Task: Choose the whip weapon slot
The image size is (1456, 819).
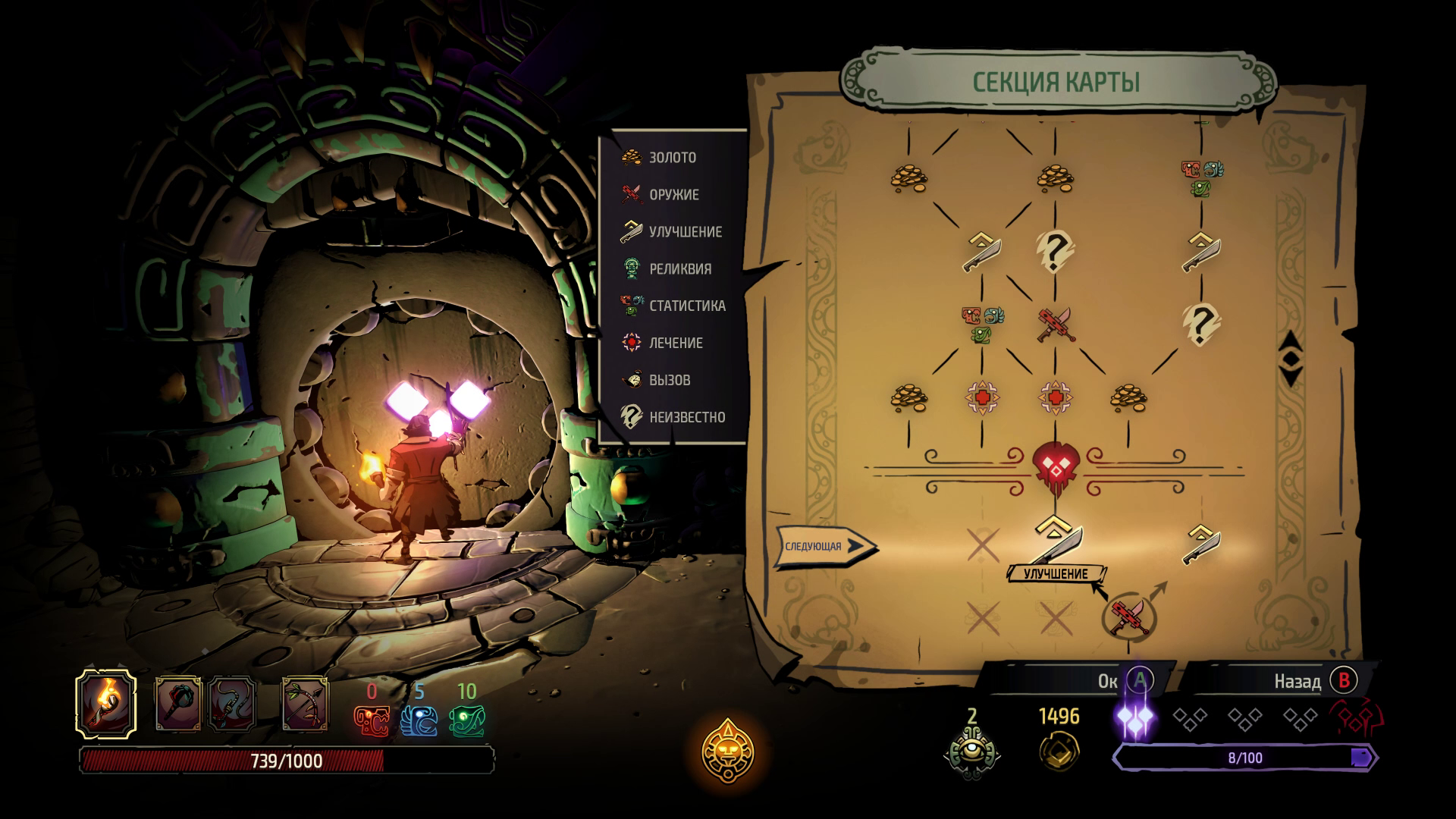Action: 231,704
